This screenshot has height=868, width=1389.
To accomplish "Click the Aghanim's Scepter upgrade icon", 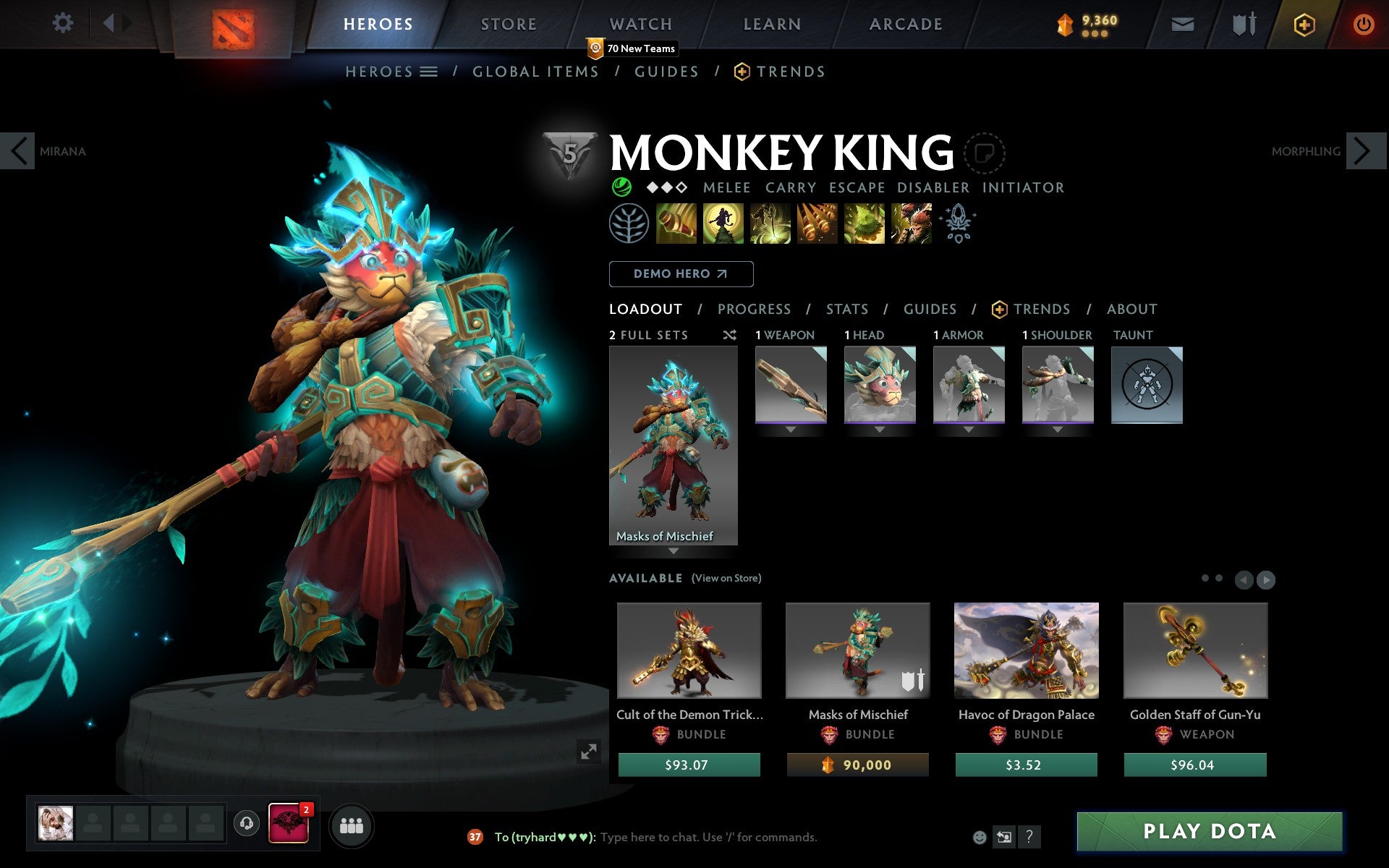I will tap(956, 223).
